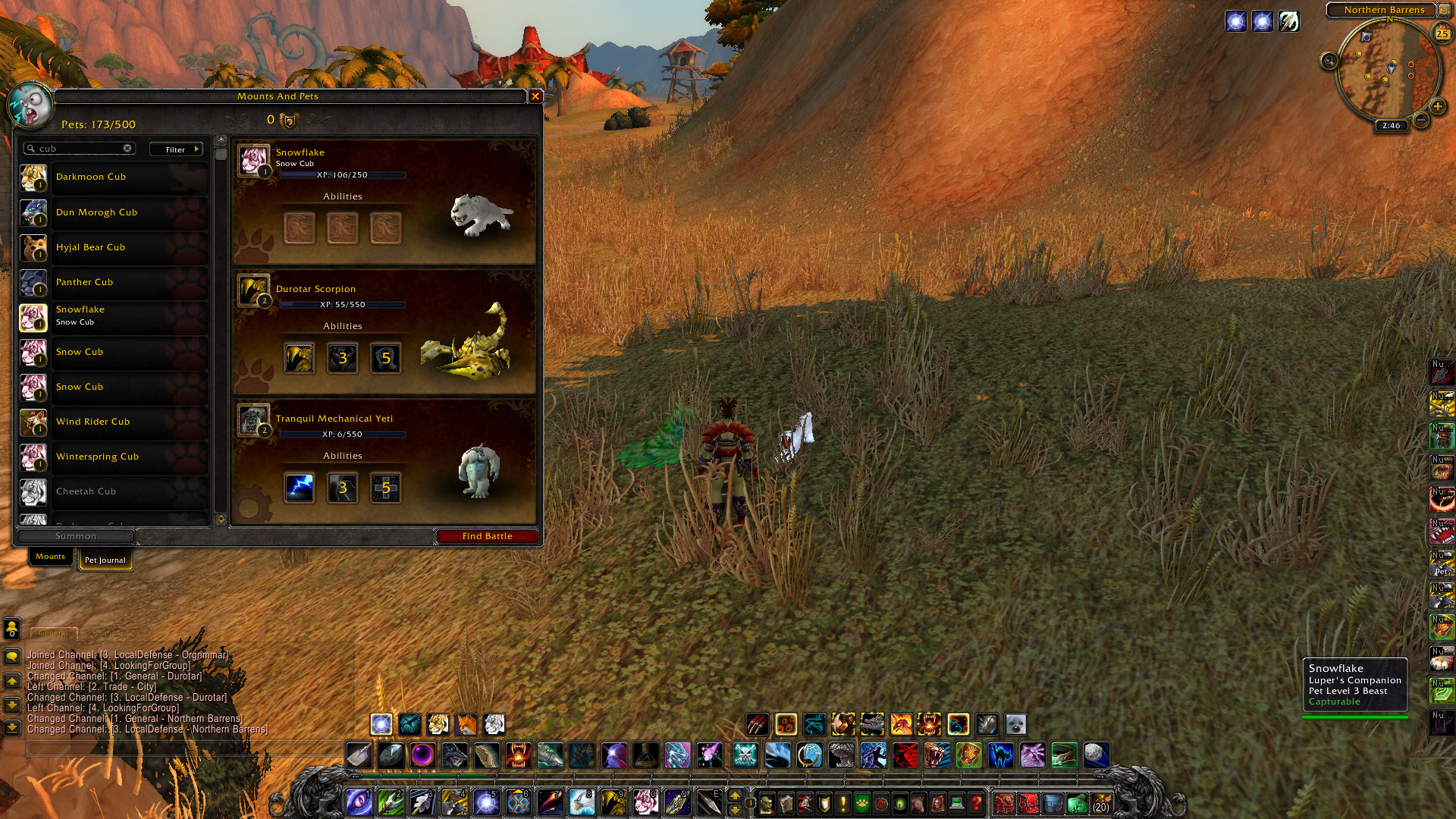Select the Panther Cub entry
Screen dimensions: 1456x819
[114, 282]
